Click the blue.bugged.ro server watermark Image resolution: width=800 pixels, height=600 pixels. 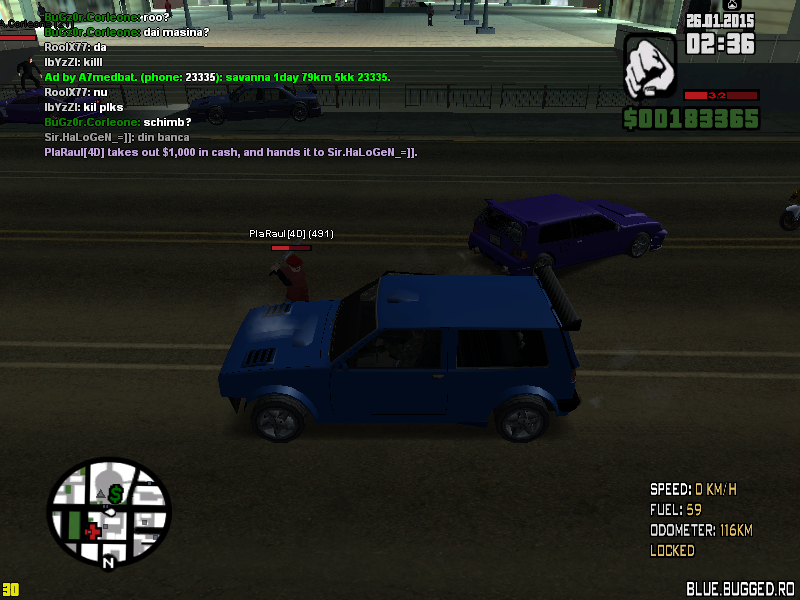[740, 588]
